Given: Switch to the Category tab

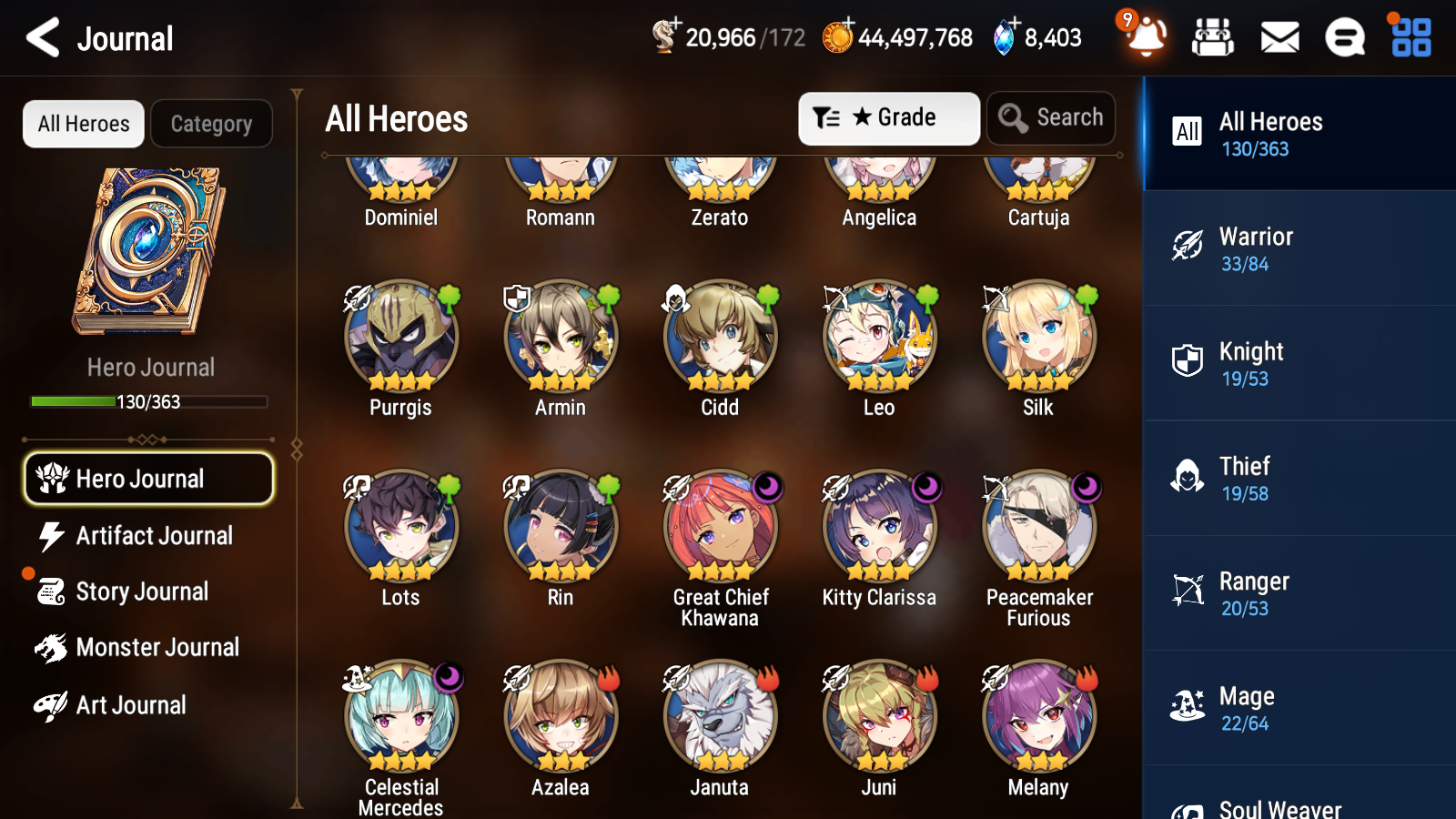Looking at the screenshot, I should point(211,124).
